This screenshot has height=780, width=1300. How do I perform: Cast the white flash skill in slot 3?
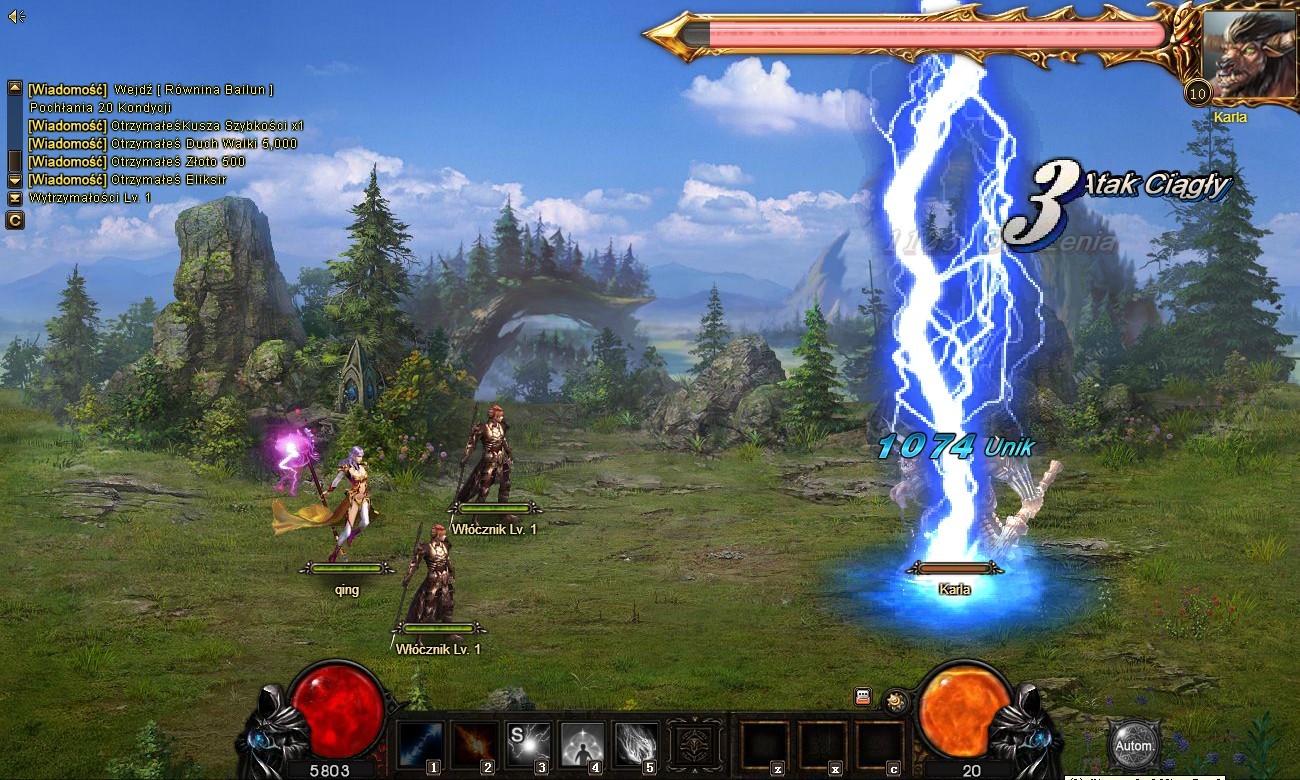point(528,744)
